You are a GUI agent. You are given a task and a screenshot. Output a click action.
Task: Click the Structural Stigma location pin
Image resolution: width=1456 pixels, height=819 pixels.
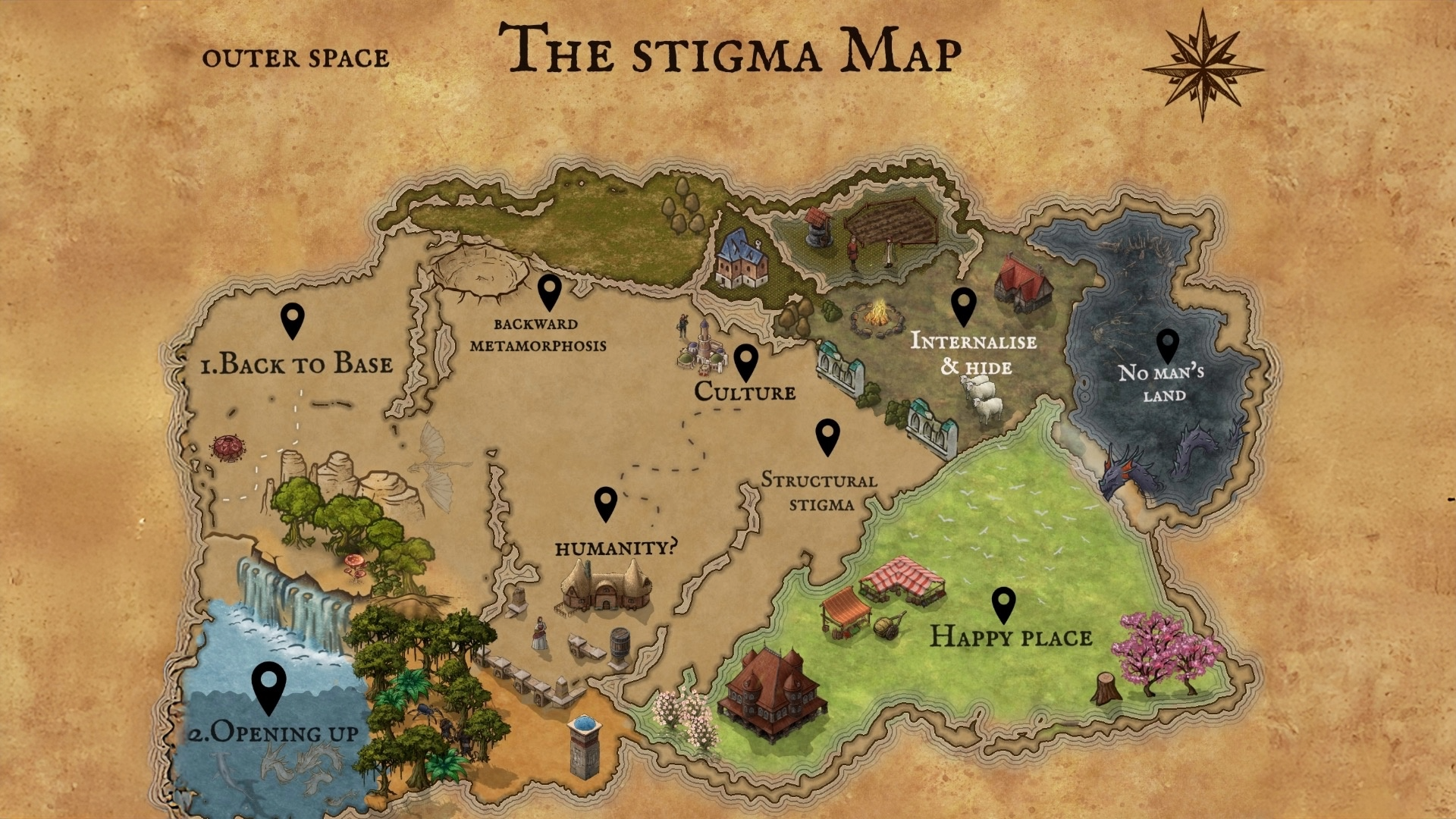tap(827, 436)
